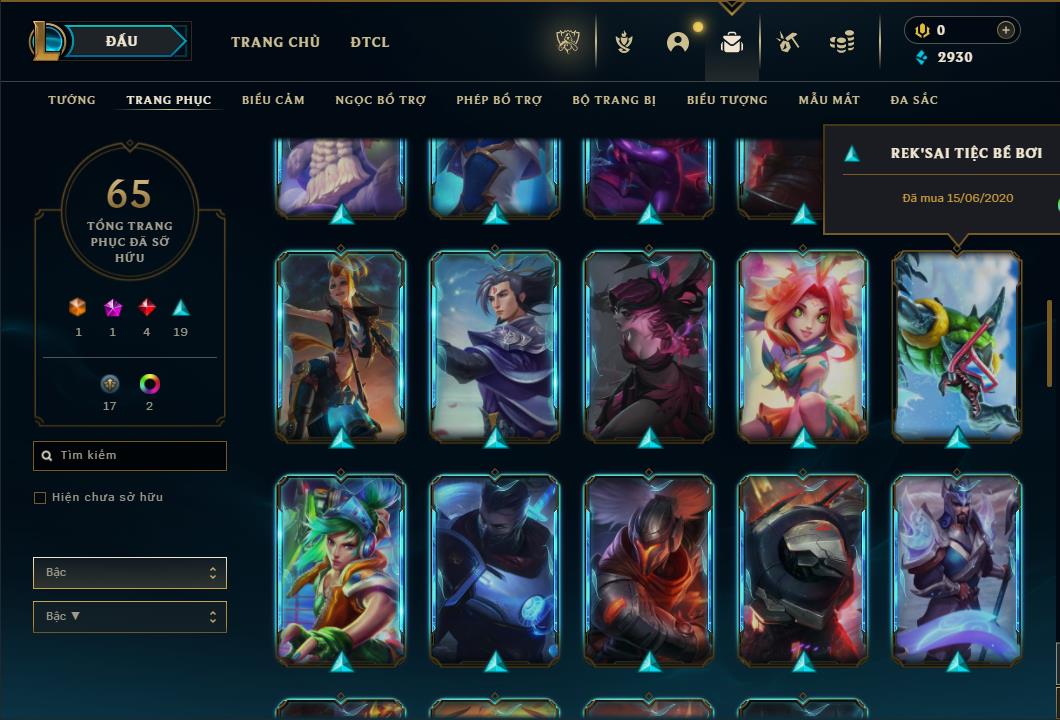The width and height of the screenshot is (1060, 720).
Task: Switch to the TƯỚNG tab
Action: click(x=72, y=100)
